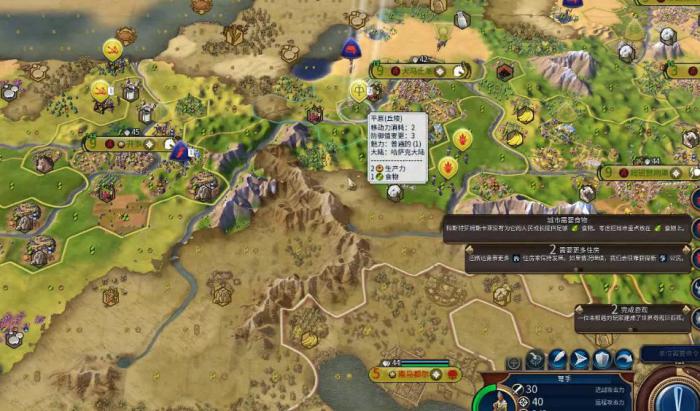This screenshot has height=411, width=700.
Task: Choose the skip turn arrow action
Action: (624, 360)
